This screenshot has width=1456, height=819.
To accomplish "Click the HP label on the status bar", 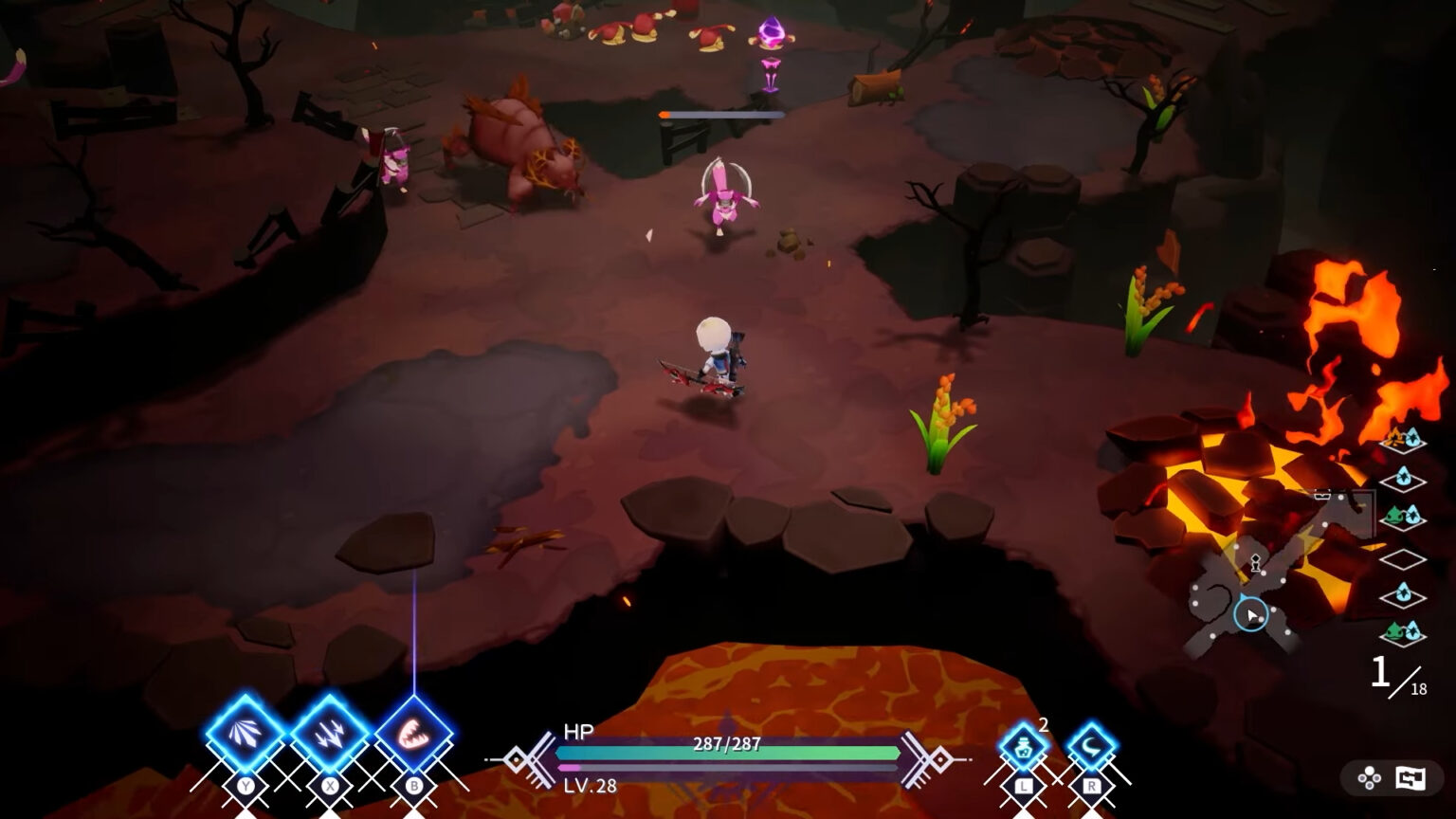I will pyautogui.click(x=578, y=732).
